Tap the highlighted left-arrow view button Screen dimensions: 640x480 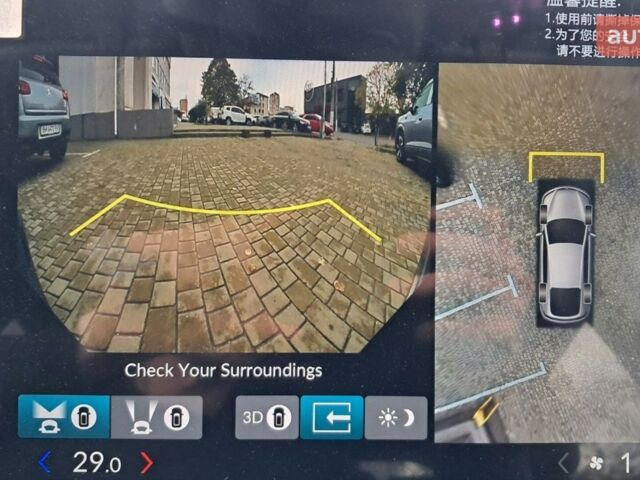(x=331, y=417)
